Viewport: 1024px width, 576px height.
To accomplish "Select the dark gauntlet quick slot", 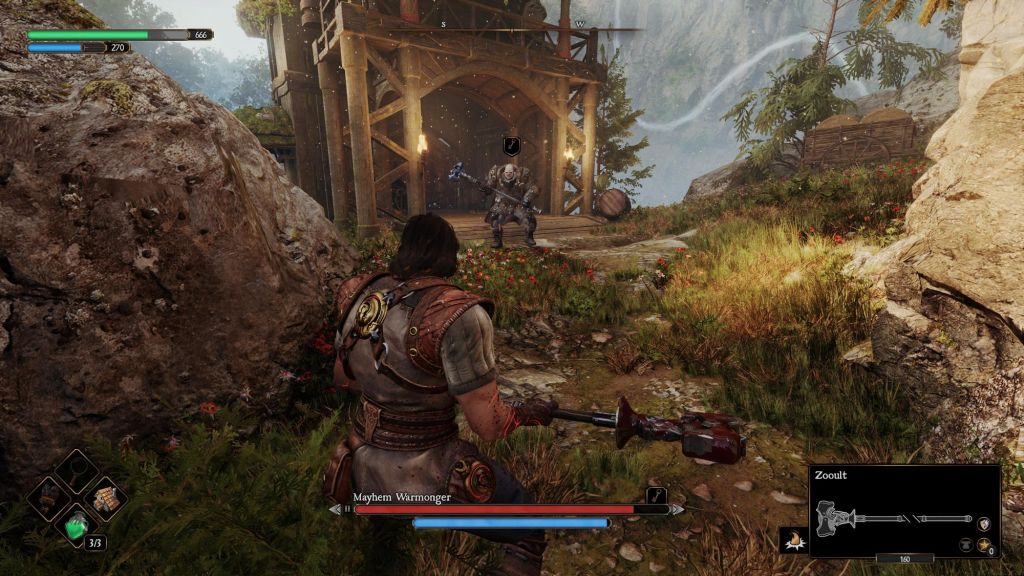I will point(49,496).
